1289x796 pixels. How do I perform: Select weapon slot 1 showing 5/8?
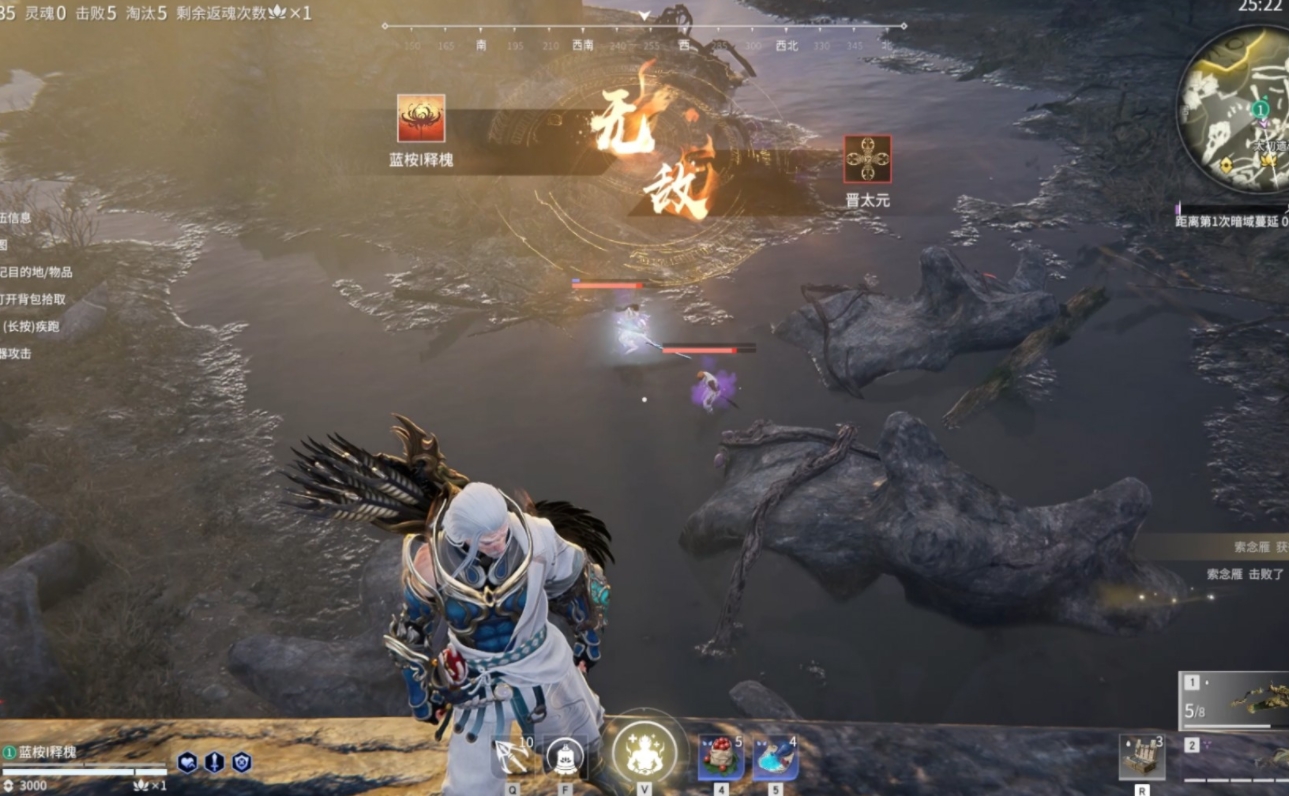(x=1236, y=700)
